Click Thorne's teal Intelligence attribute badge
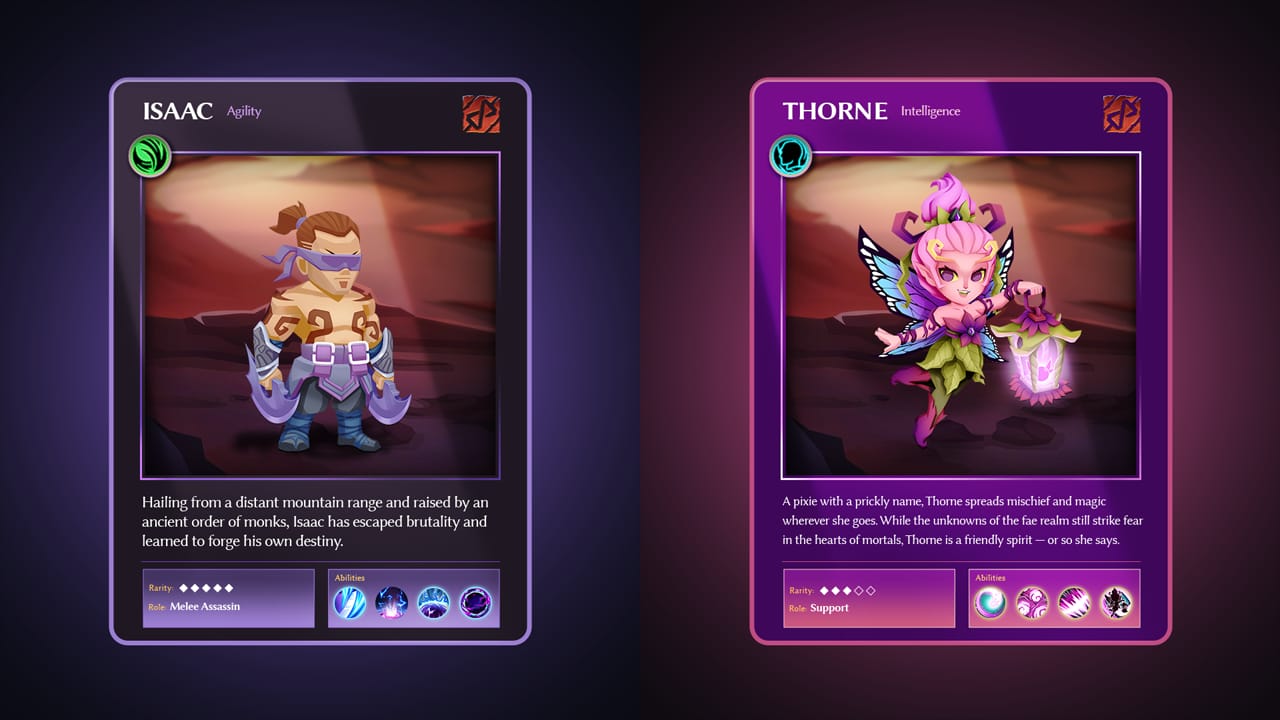This screenshot has width=1280, height=720. coord(790,157)
